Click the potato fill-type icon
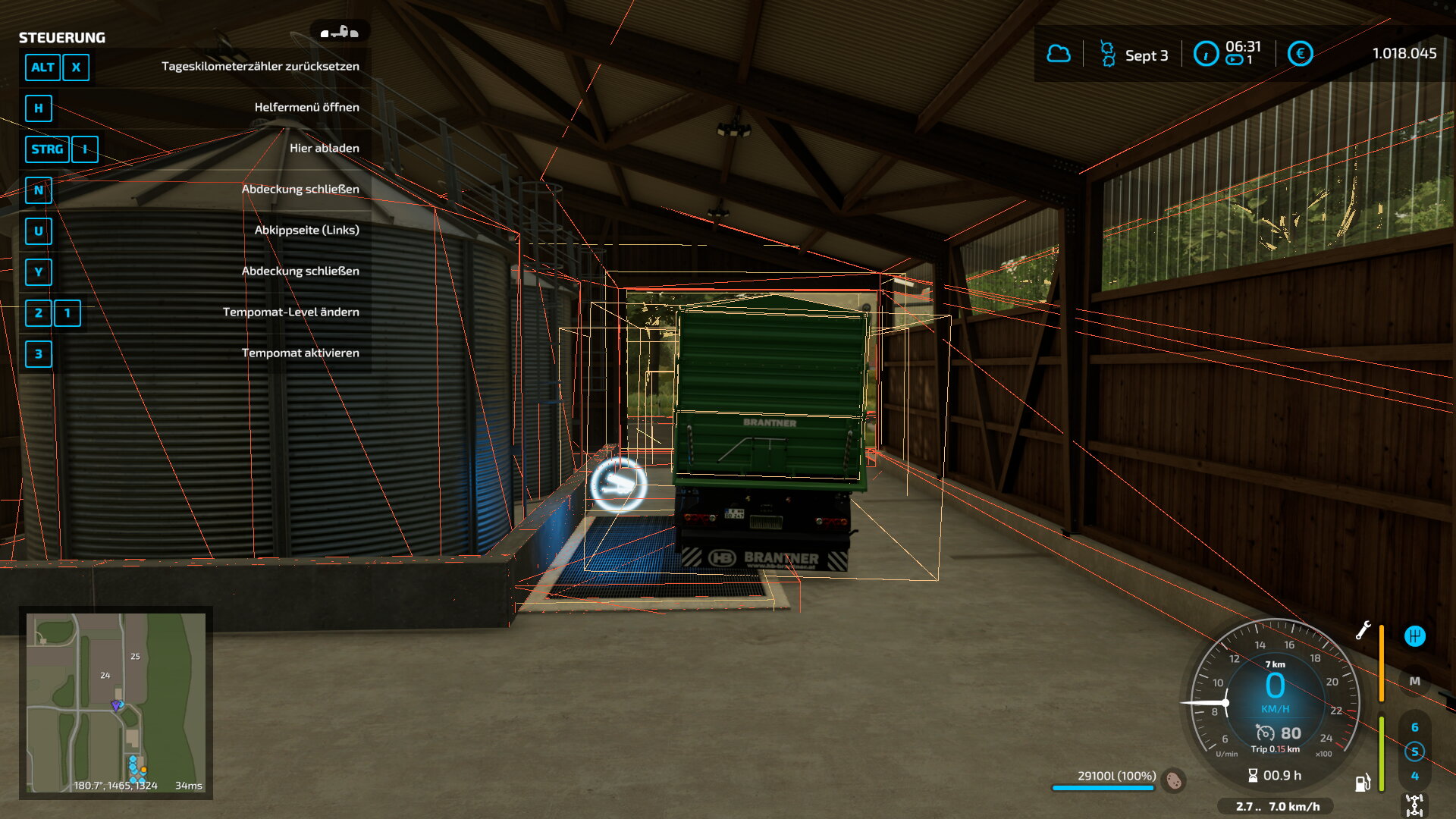Screen dimensions: 1456x819 (1174, 780)
